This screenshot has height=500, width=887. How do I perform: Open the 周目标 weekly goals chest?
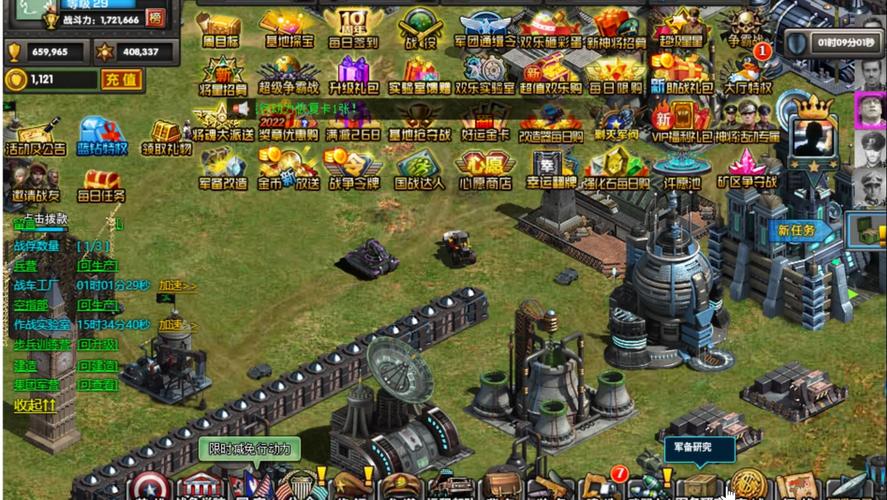(x=218, y=30)
